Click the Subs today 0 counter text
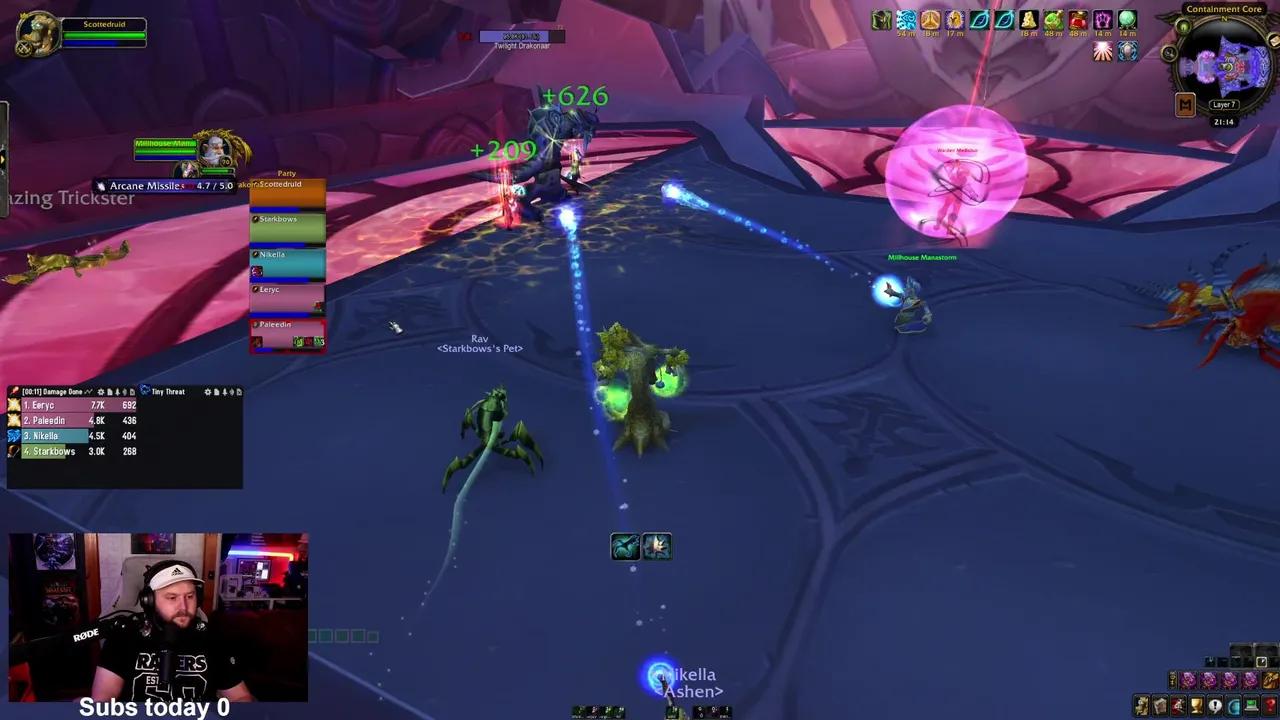 [x=154, y=707]
